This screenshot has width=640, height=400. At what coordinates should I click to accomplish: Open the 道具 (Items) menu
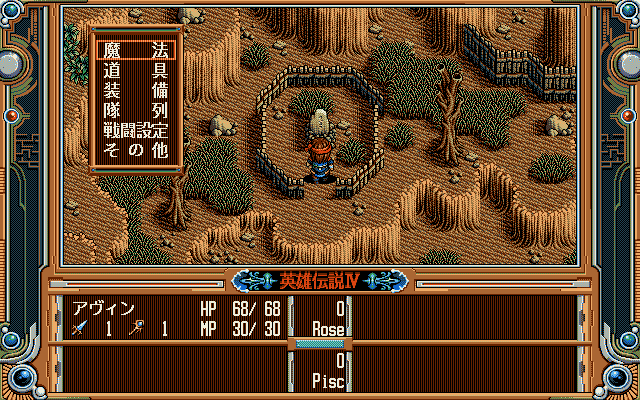coord(134,69)
